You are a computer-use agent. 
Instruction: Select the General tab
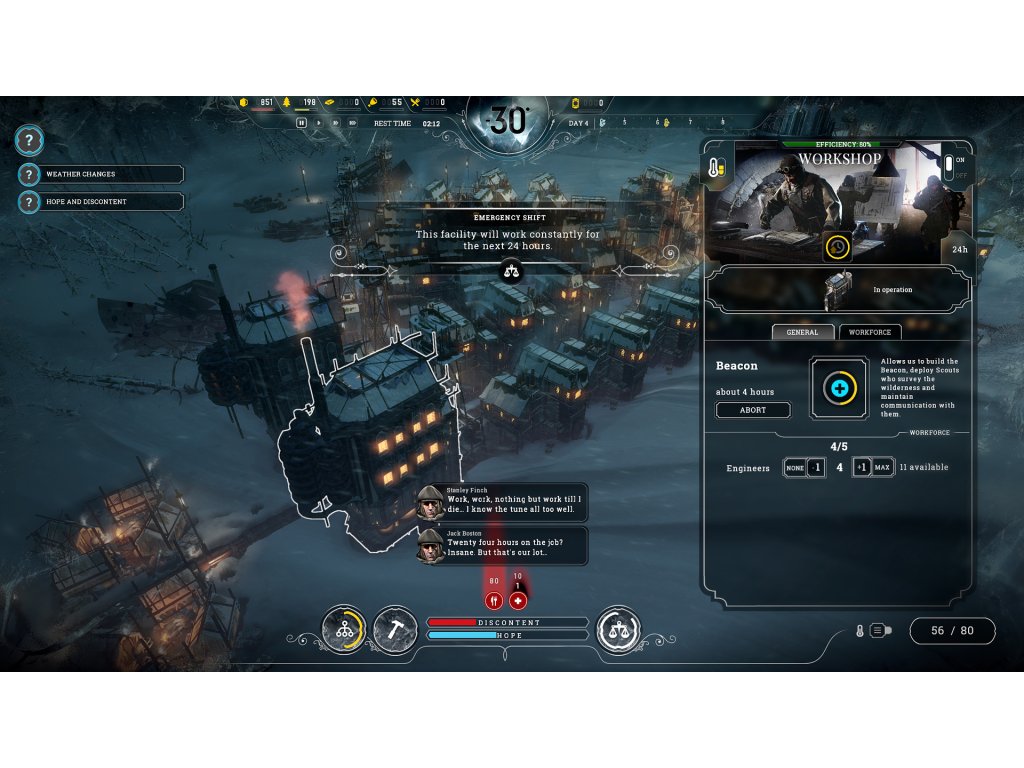[x=802, y=332]
